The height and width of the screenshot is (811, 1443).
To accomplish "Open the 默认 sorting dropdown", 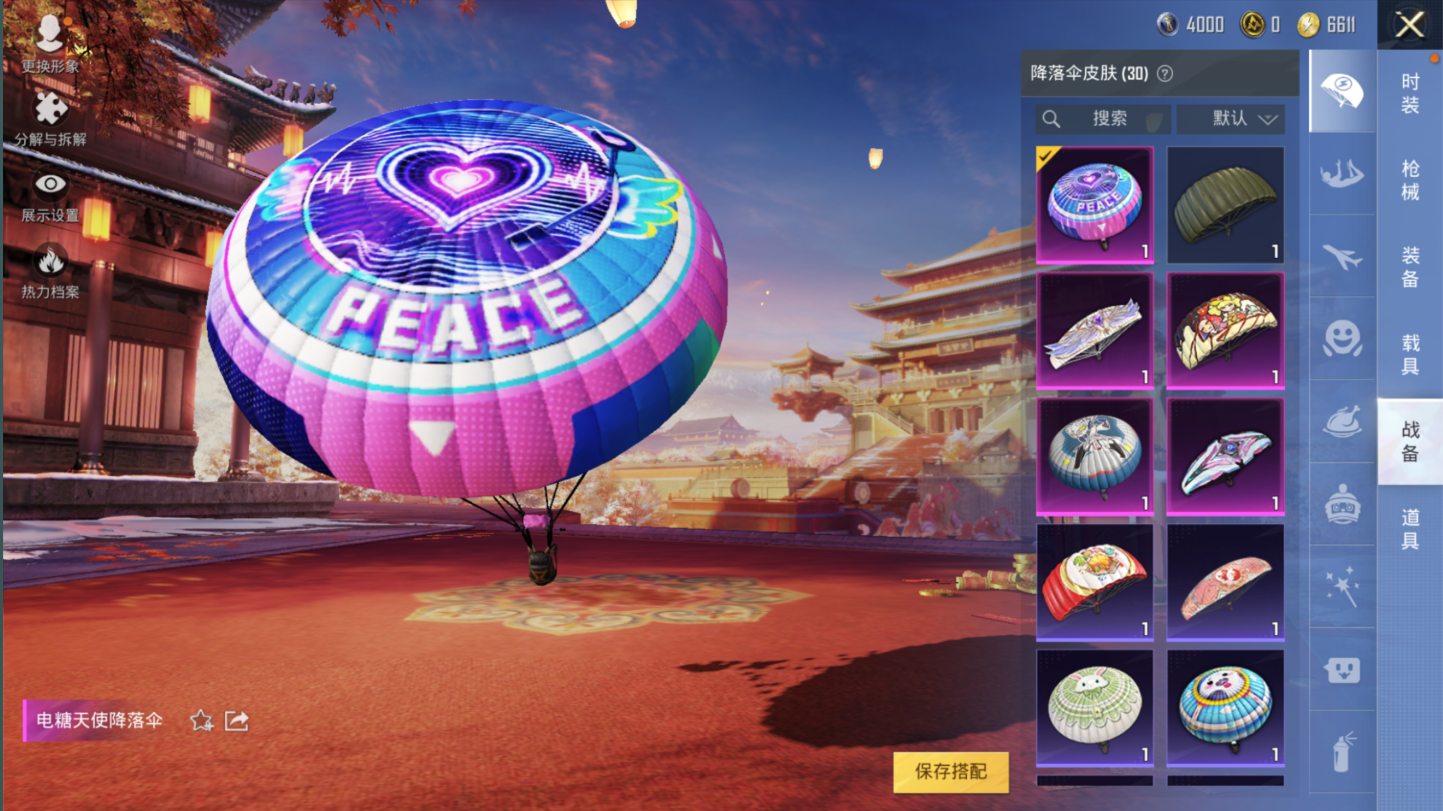I will click(1230, 119).
